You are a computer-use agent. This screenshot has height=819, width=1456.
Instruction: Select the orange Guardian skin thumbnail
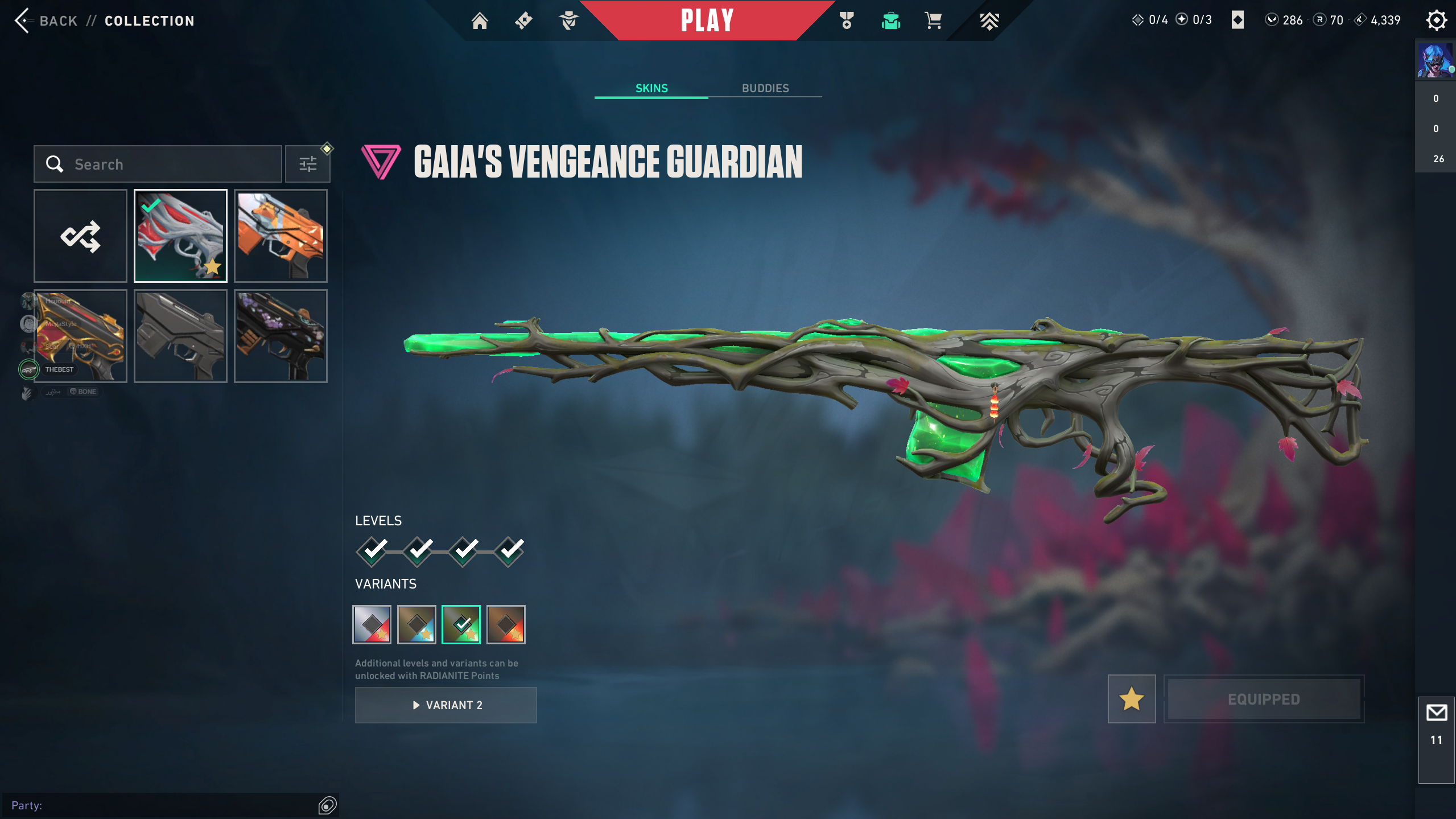tap(281, 236)
